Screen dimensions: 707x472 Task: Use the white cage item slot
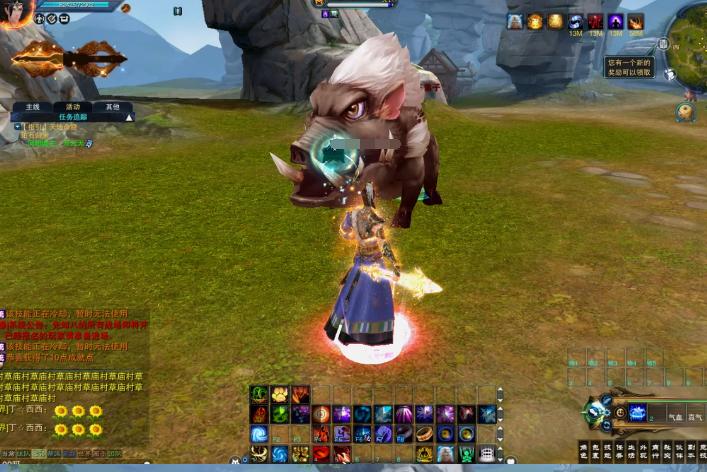coord(487,453)
